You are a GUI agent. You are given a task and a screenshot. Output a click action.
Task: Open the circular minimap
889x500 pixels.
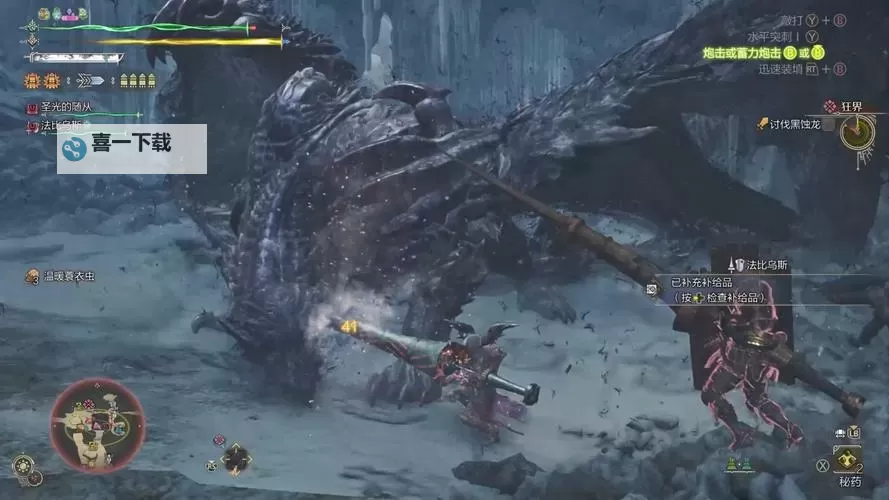98,425
